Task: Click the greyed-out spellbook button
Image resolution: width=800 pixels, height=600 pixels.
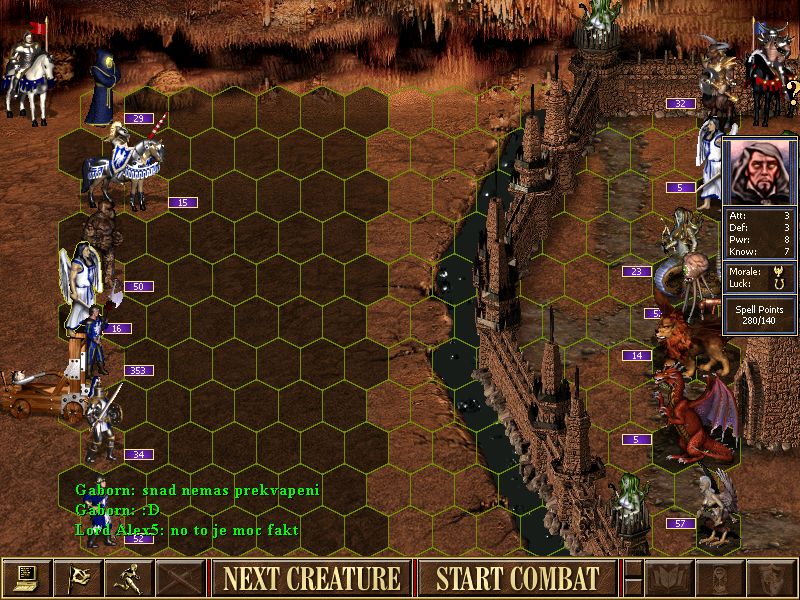Action: (669, 578)
